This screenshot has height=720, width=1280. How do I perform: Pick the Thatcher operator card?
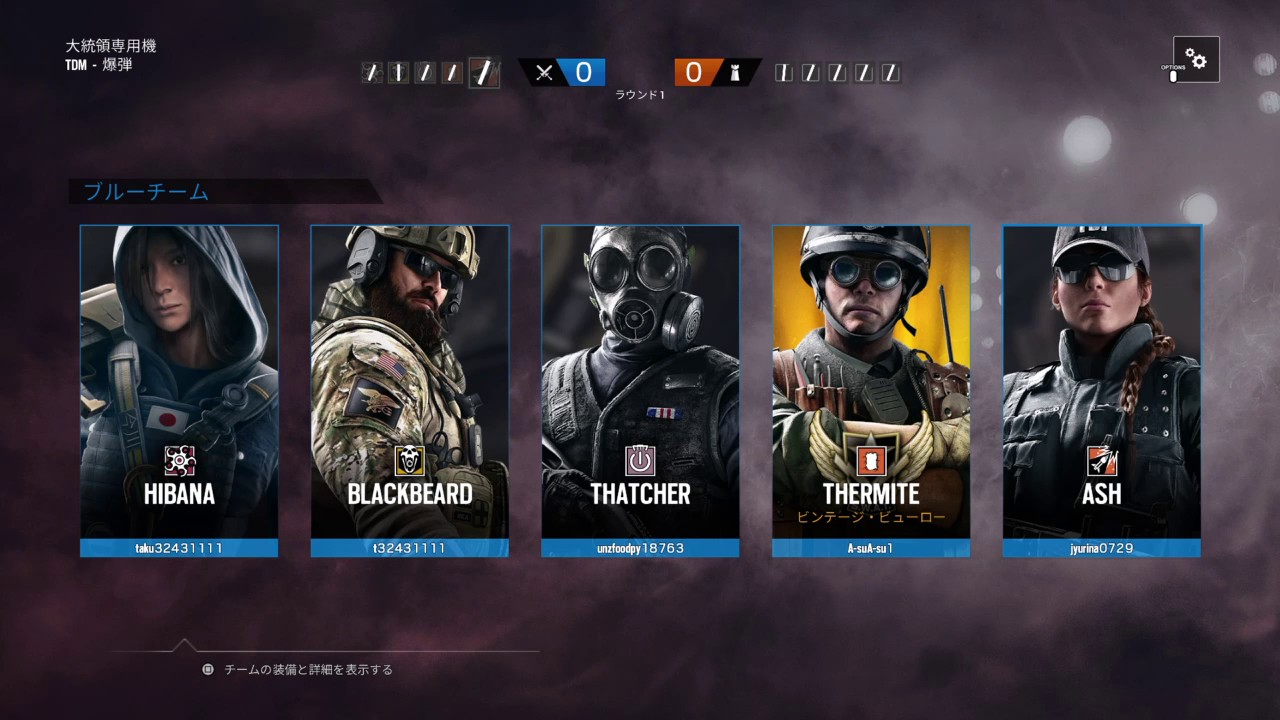tap(640, 380)
